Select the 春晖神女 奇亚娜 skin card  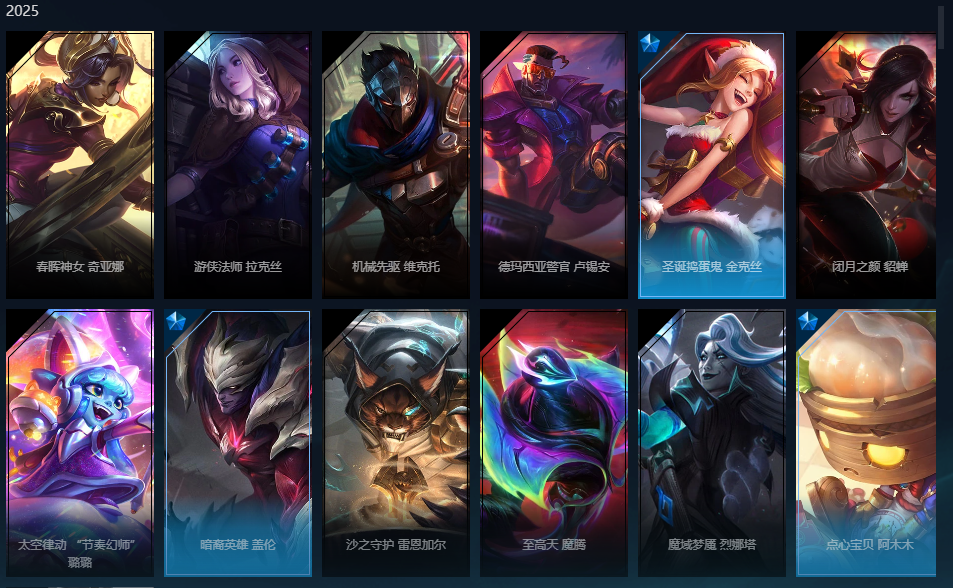click(x=80, y=165)
